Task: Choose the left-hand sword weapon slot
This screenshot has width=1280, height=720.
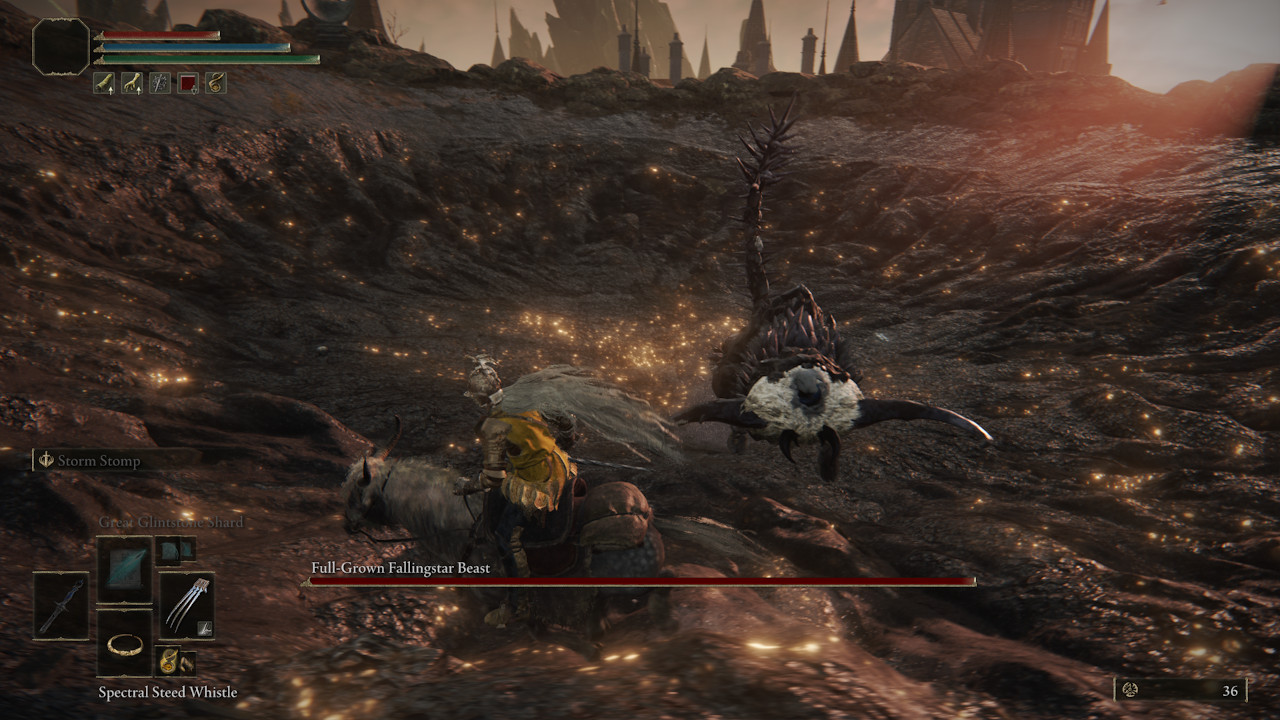Action: [x=62, y=605]
